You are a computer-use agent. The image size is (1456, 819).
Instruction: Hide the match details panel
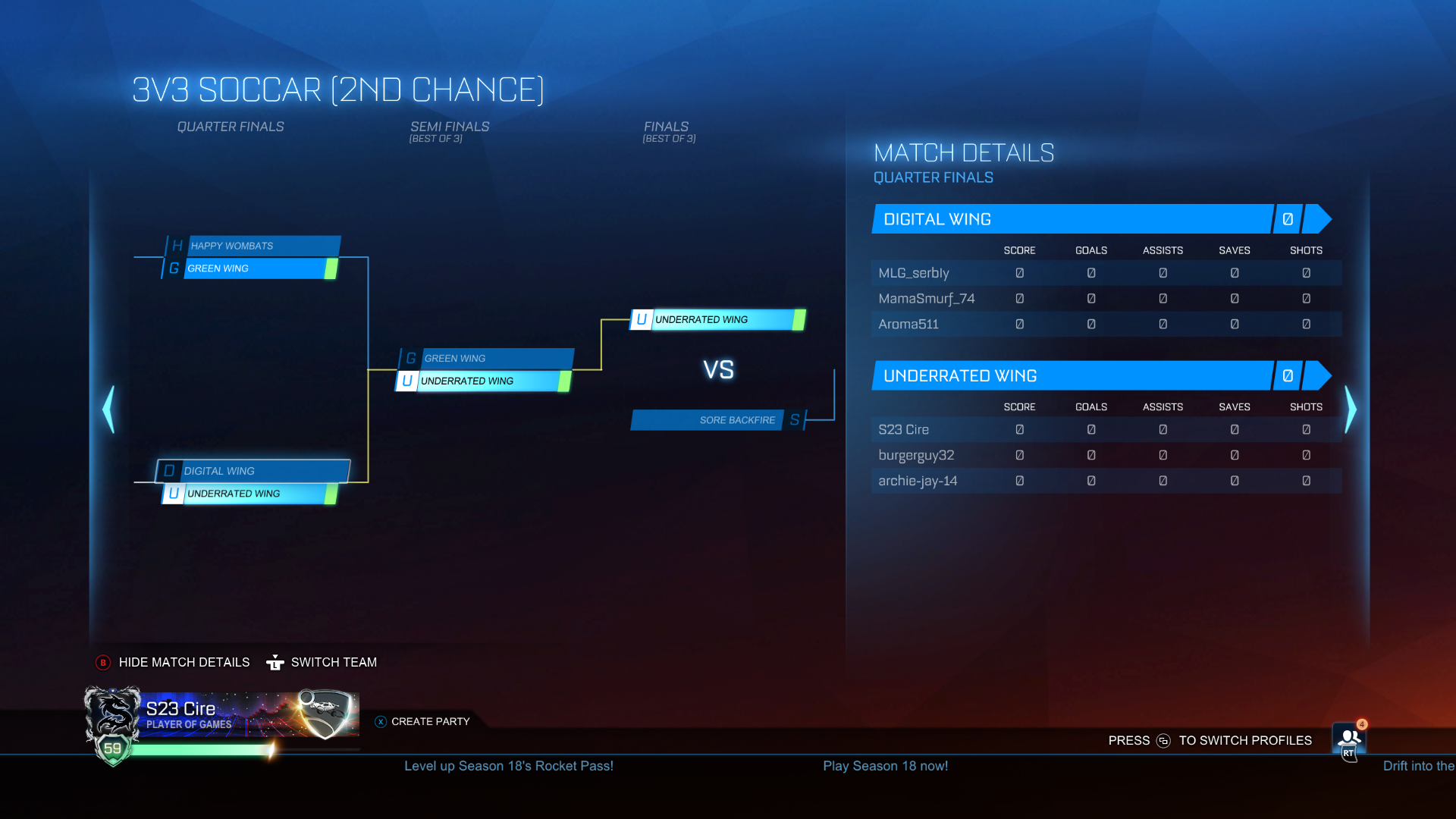(184, 662)
